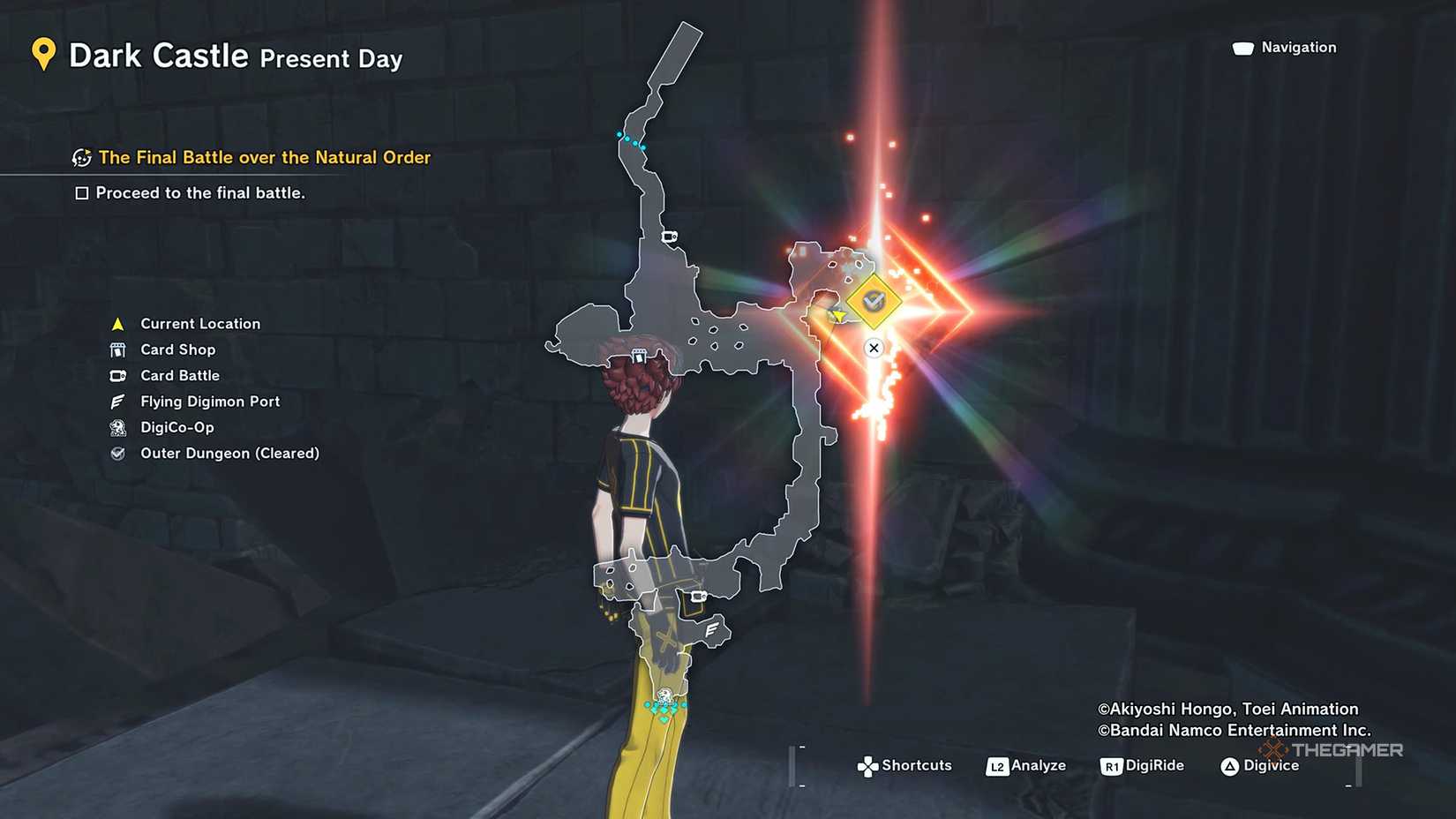Click the DigiCo-Op legend entry
This screenshot has height=819, width=1456.
coord(176,427)
